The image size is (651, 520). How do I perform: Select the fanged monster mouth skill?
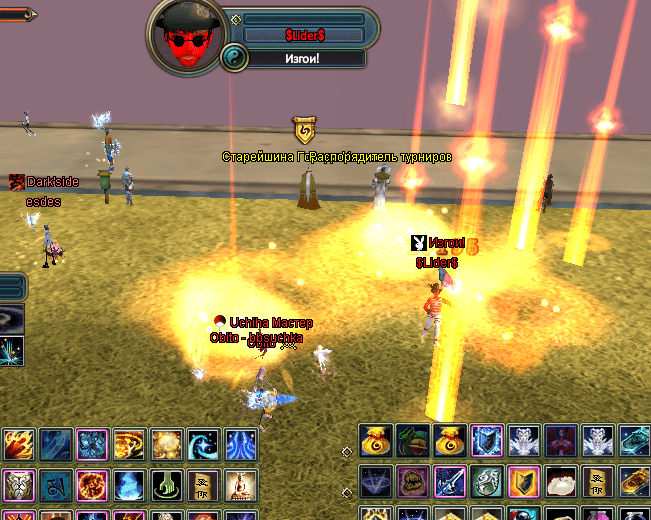(412, 481)
